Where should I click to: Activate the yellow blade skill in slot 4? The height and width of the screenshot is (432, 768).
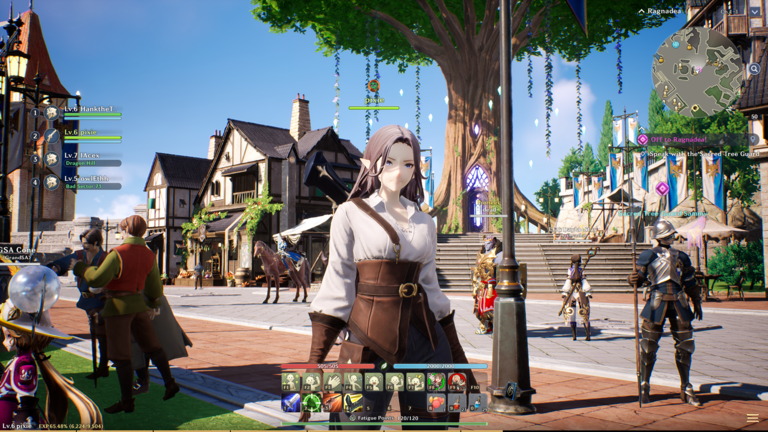353,403
